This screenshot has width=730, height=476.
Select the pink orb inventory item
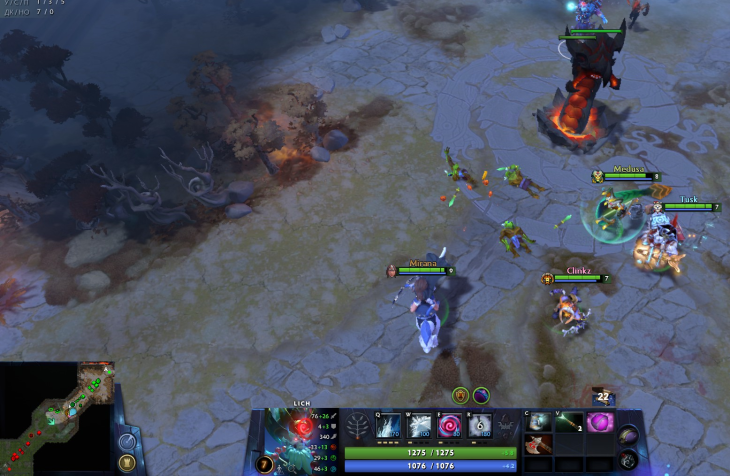[x=600, y=422]
